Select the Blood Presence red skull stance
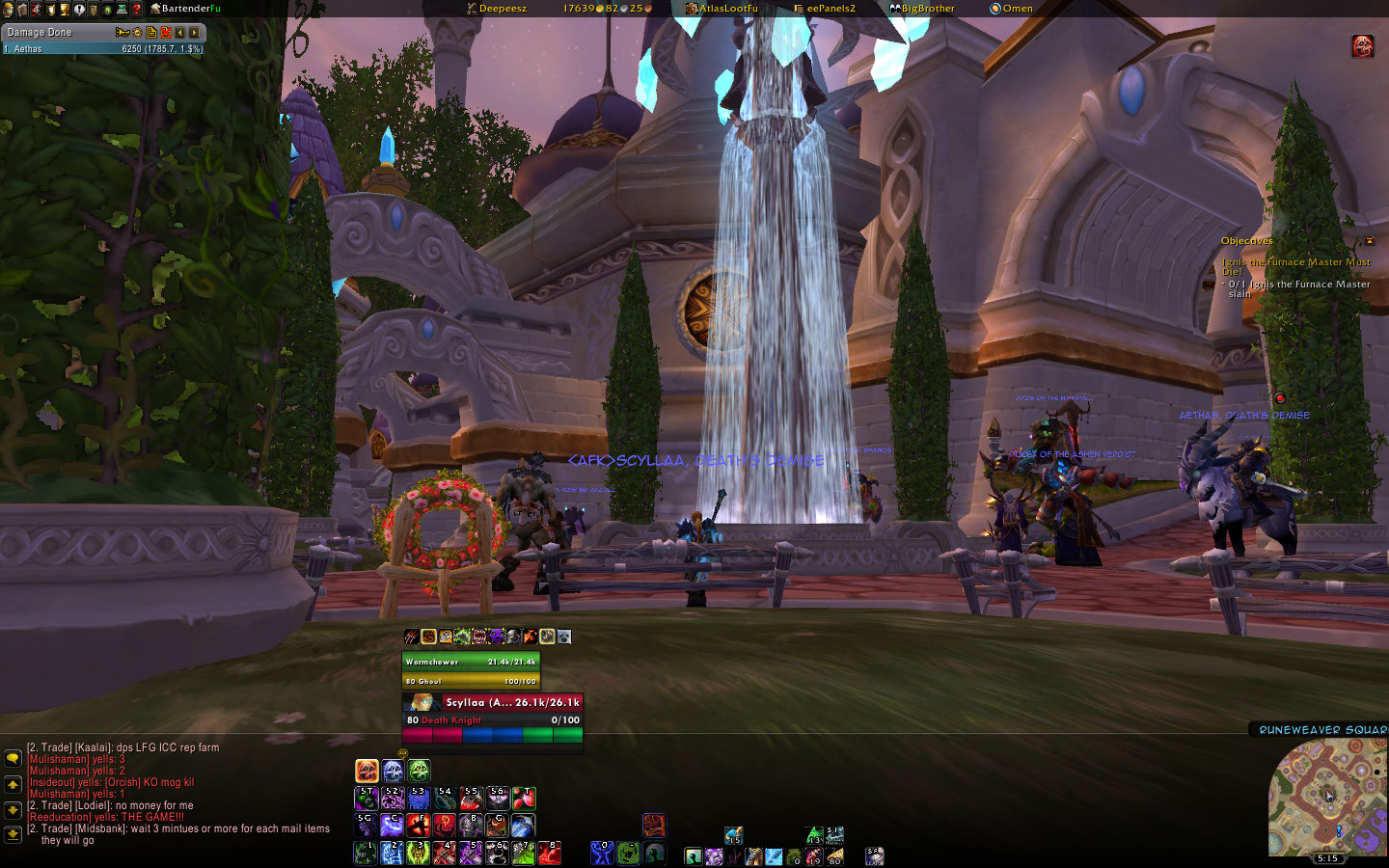1389x868 pixels. 367,770
